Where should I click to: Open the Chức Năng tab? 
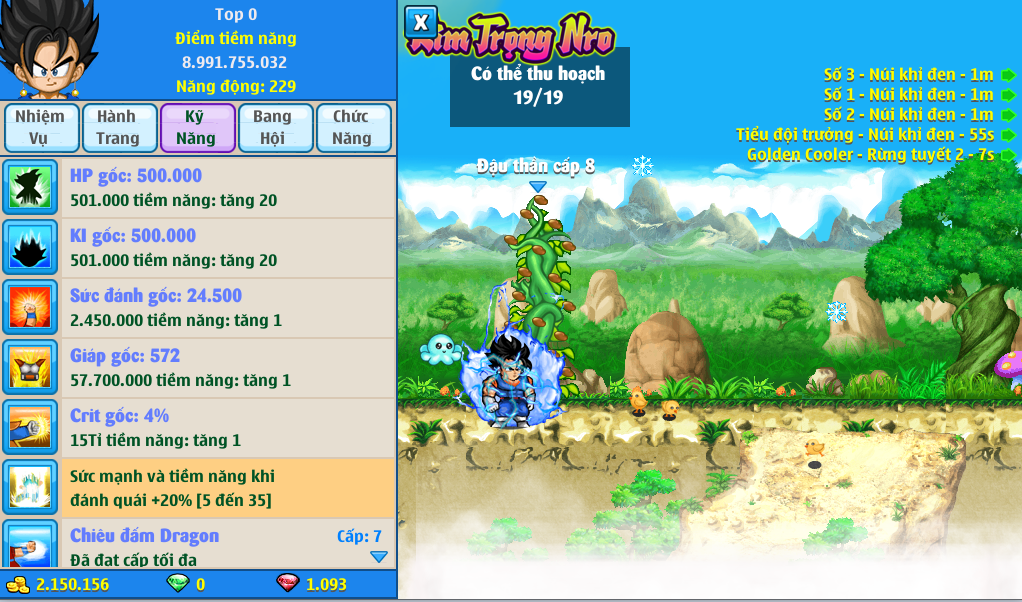coord(353,128)
